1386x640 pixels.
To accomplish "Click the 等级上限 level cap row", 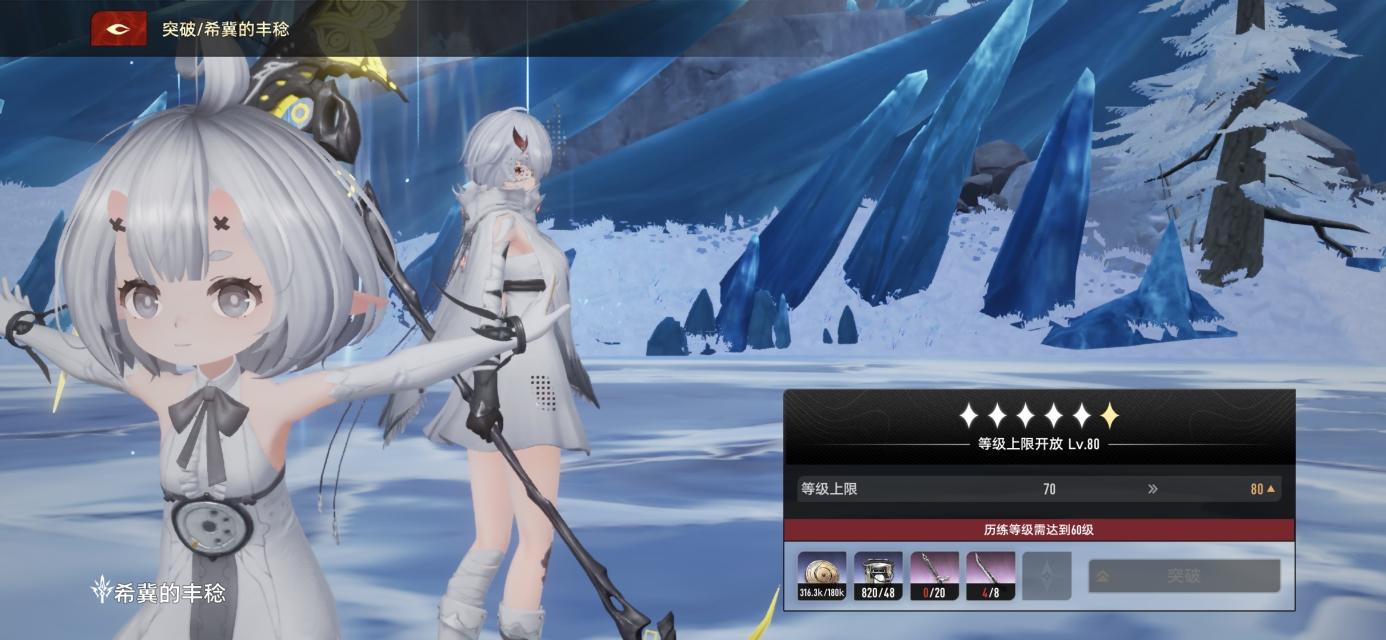I will pyautogui.click(x=1038, y=489).
